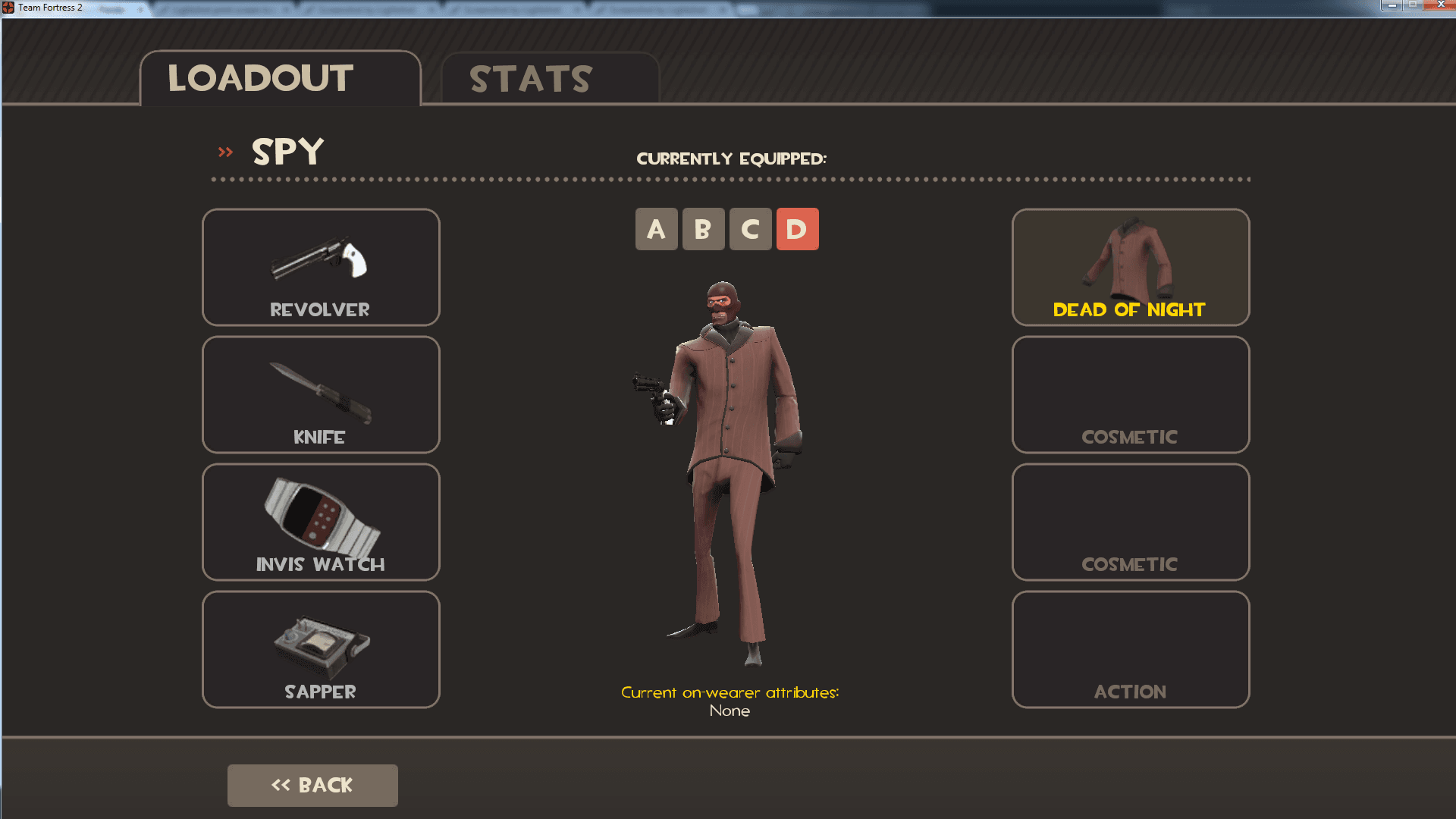Open the Knife weapon slot
This screenshot has height=819, width=1456.
pyautogui.click(x=320, y=394)
